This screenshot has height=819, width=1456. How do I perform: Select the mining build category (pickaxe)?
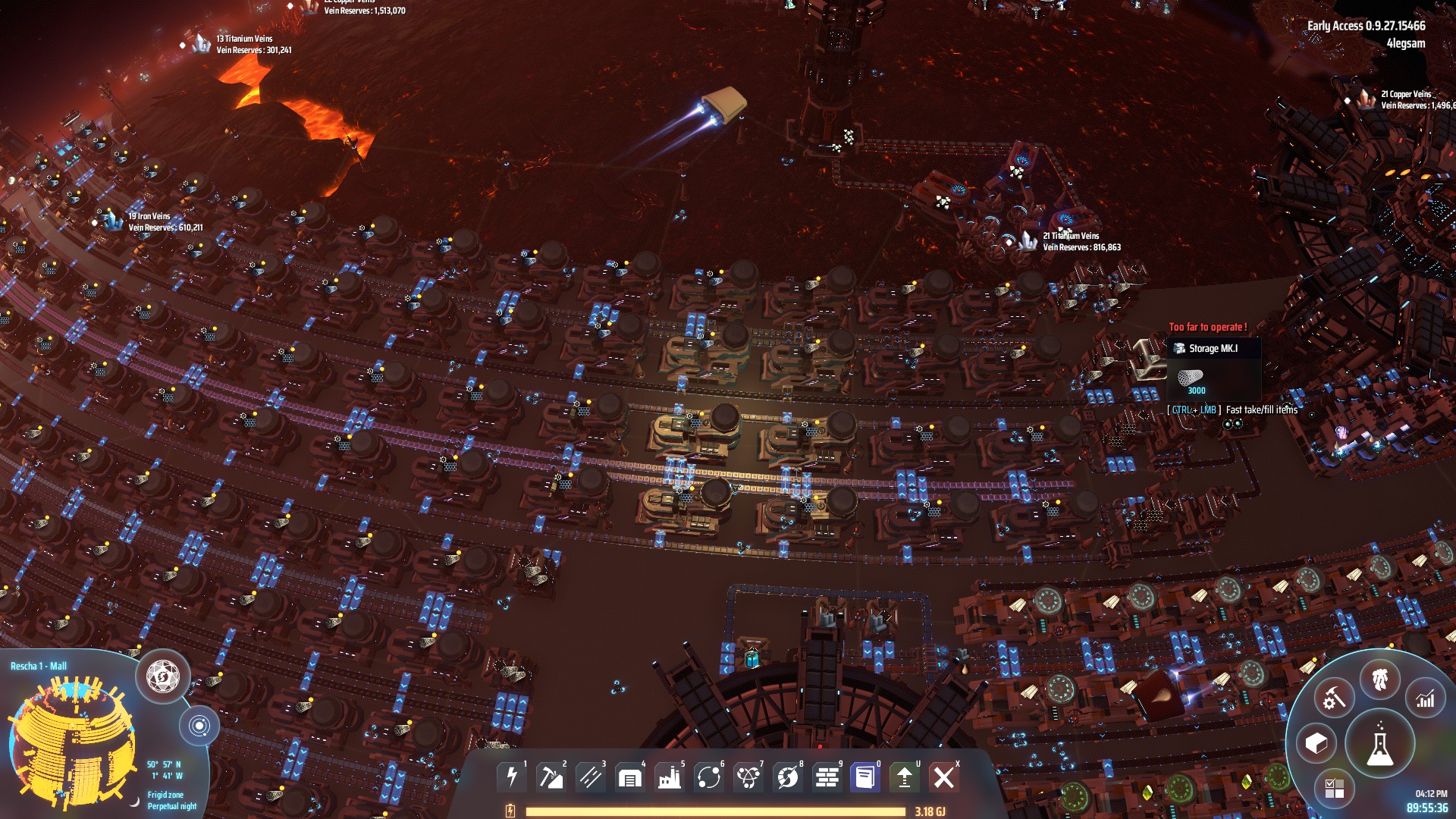tap(551, 777)
